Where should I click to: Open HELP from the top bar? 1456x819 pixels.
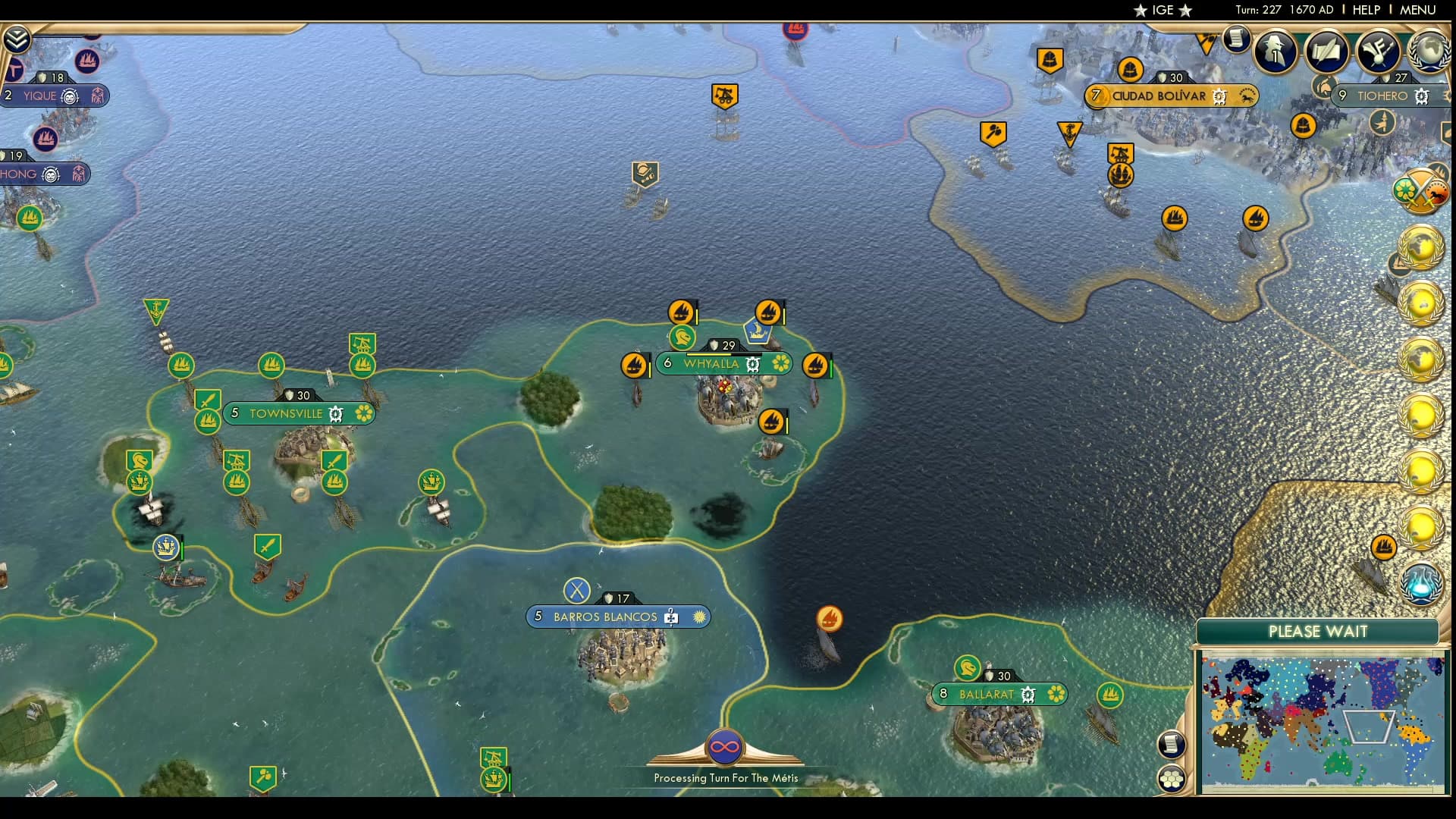1365,11
